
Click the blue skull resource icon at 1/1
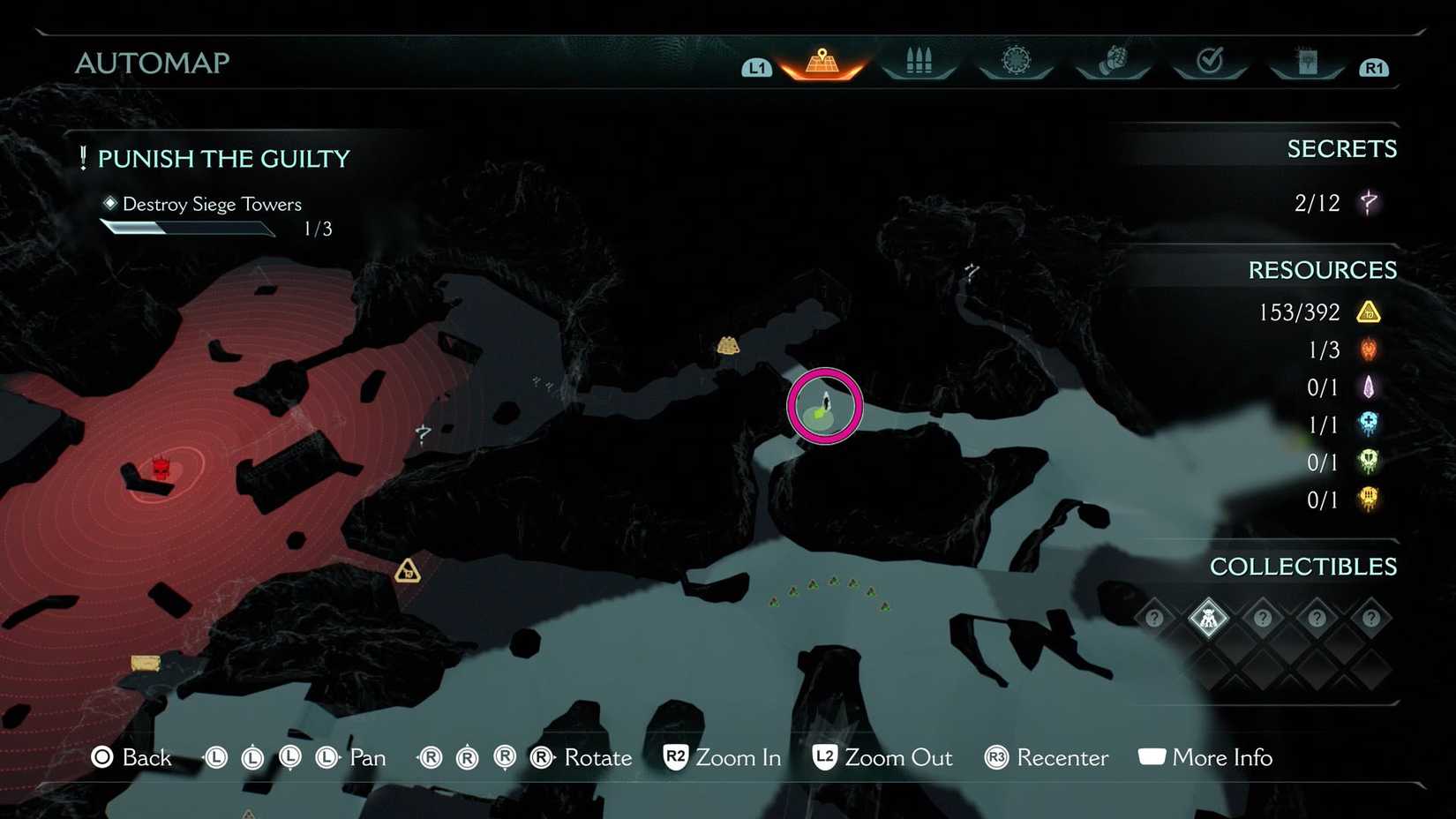click(x=1369, y=425)
